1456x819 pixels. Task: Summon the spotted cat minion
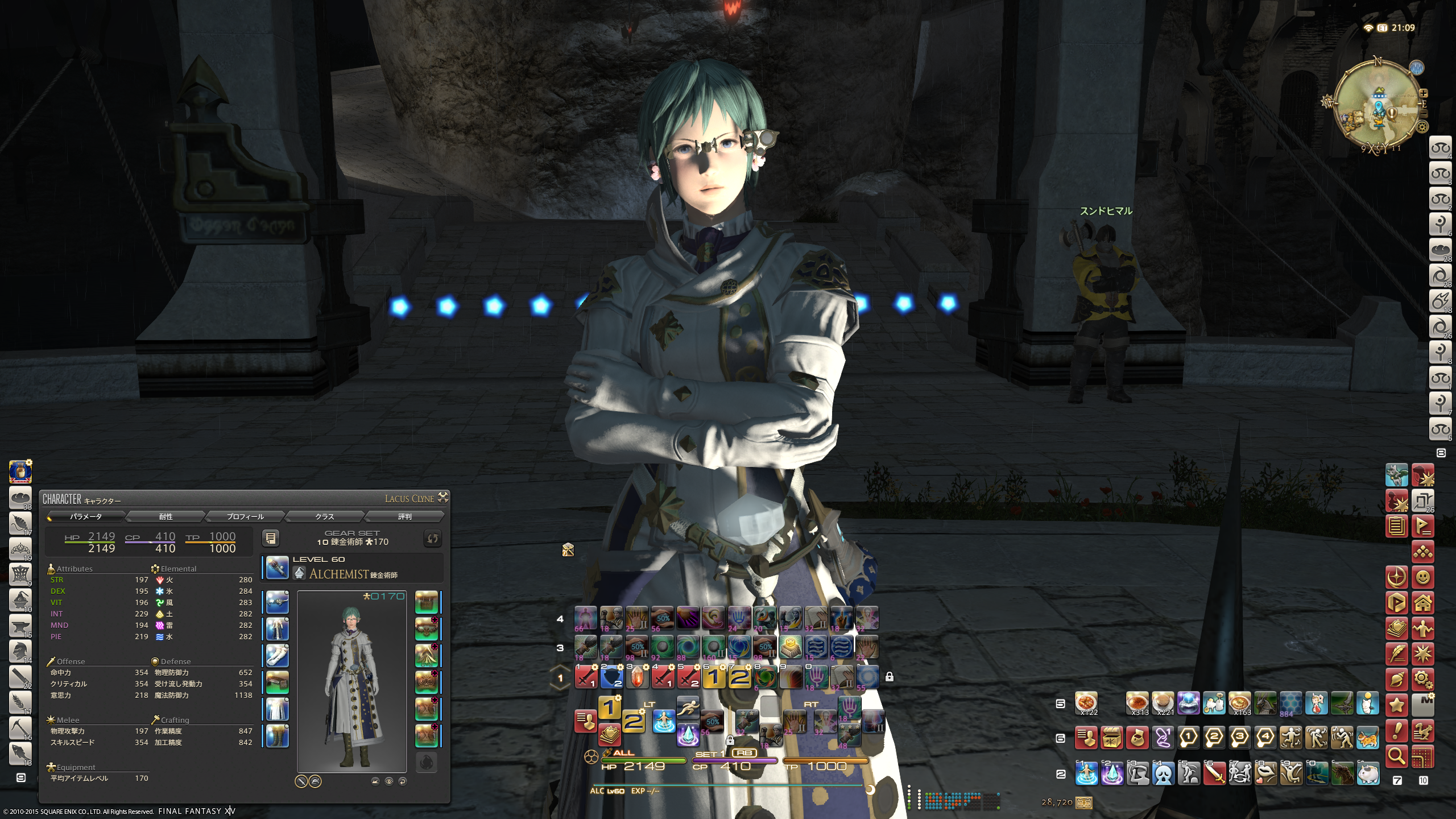point(1368,738)
